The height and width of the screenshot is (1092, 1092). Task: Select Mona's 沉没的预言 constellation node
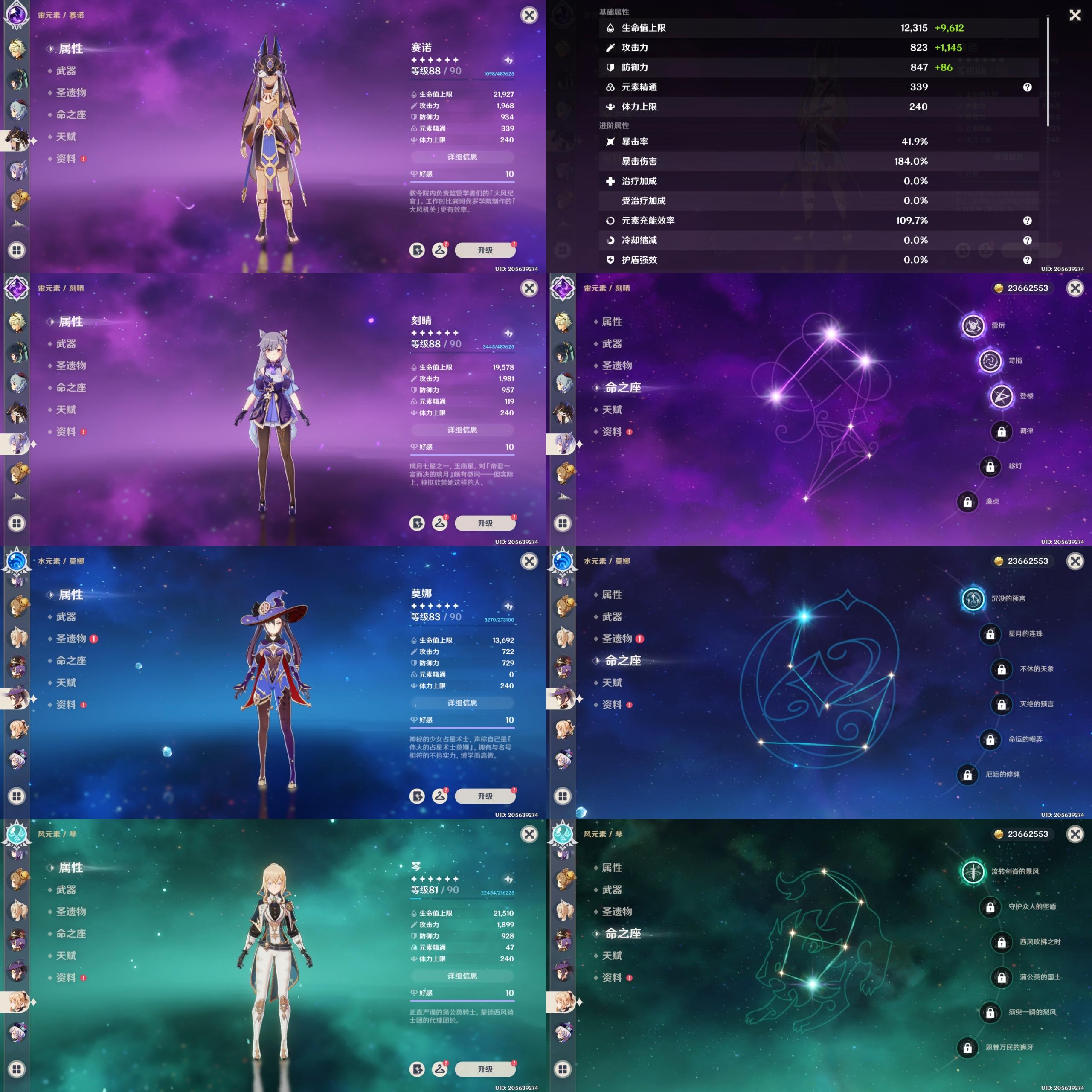tap(973, 598)
